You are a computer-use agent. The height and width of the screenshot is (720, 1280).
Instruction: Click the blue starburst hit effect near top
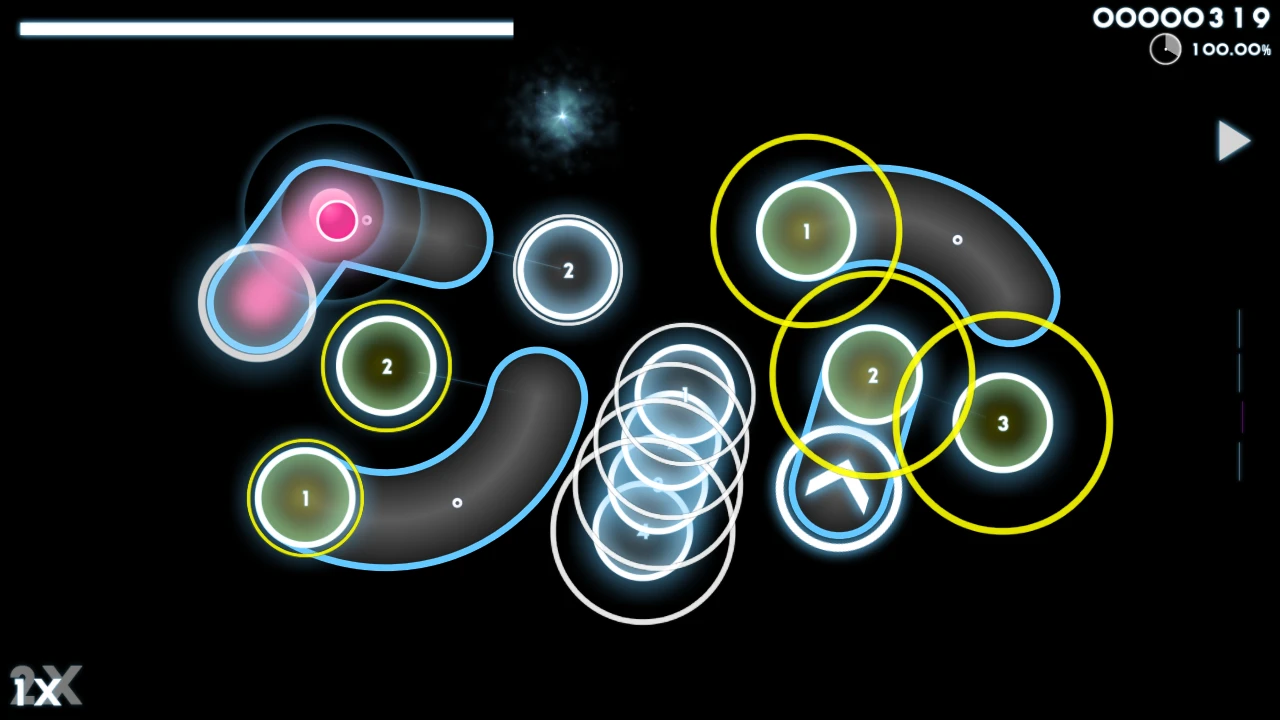(560, 113)
